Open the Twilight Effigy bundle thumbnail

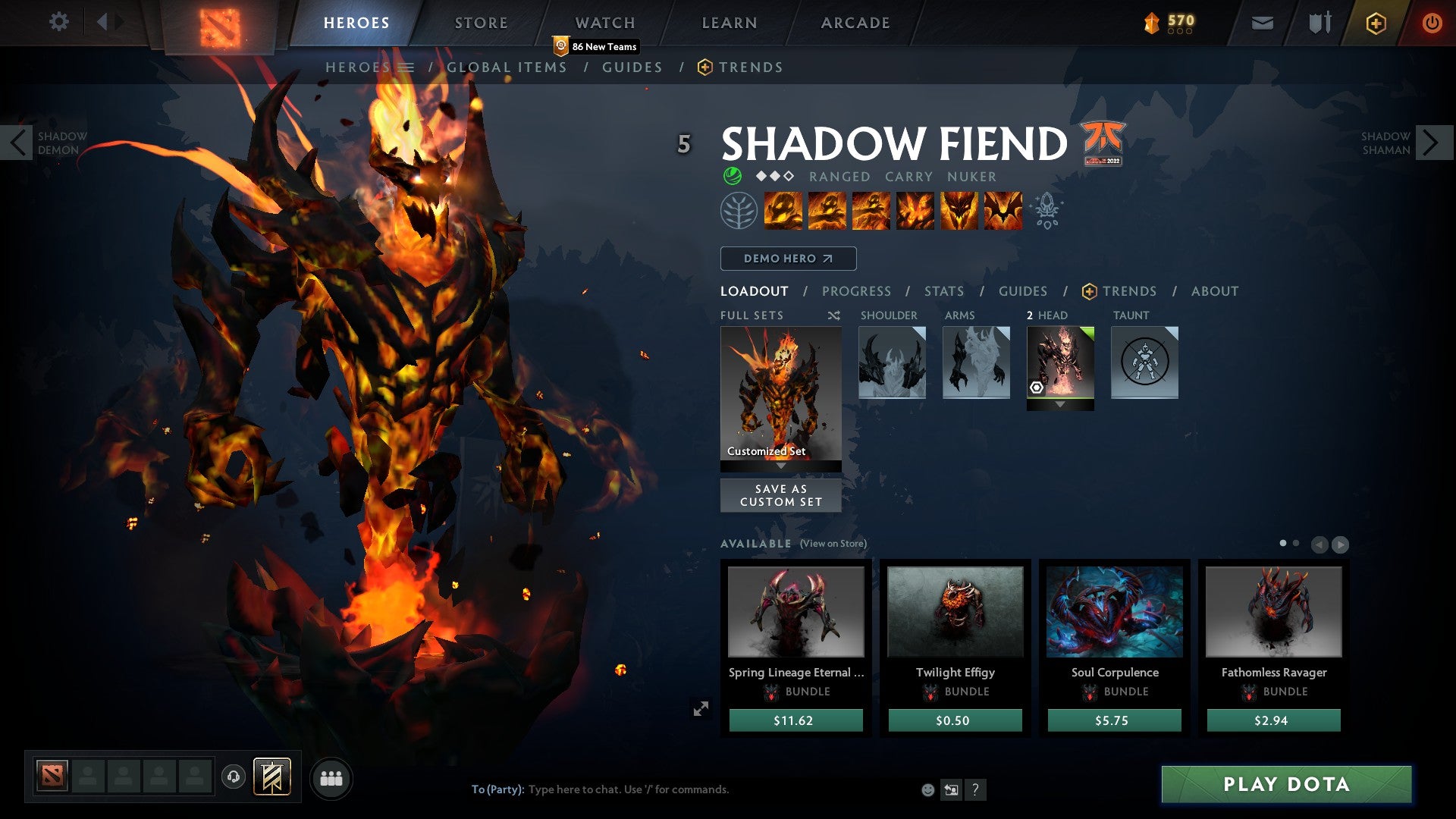point(955,613)
